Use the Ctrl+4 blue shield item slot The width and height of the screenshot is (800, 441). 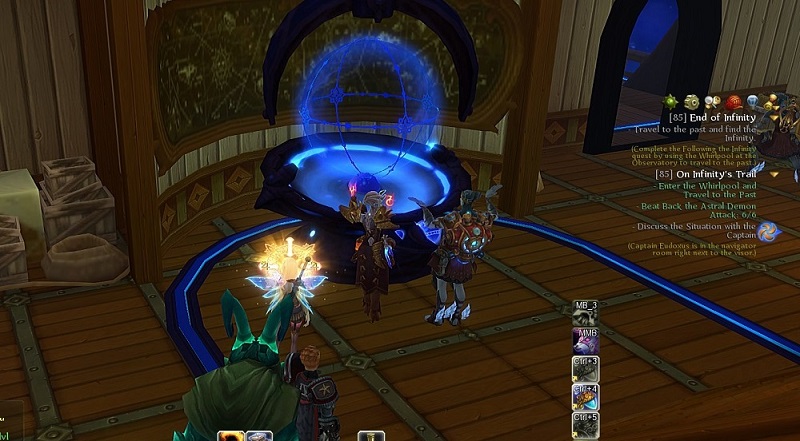click(x=585, y=397)
